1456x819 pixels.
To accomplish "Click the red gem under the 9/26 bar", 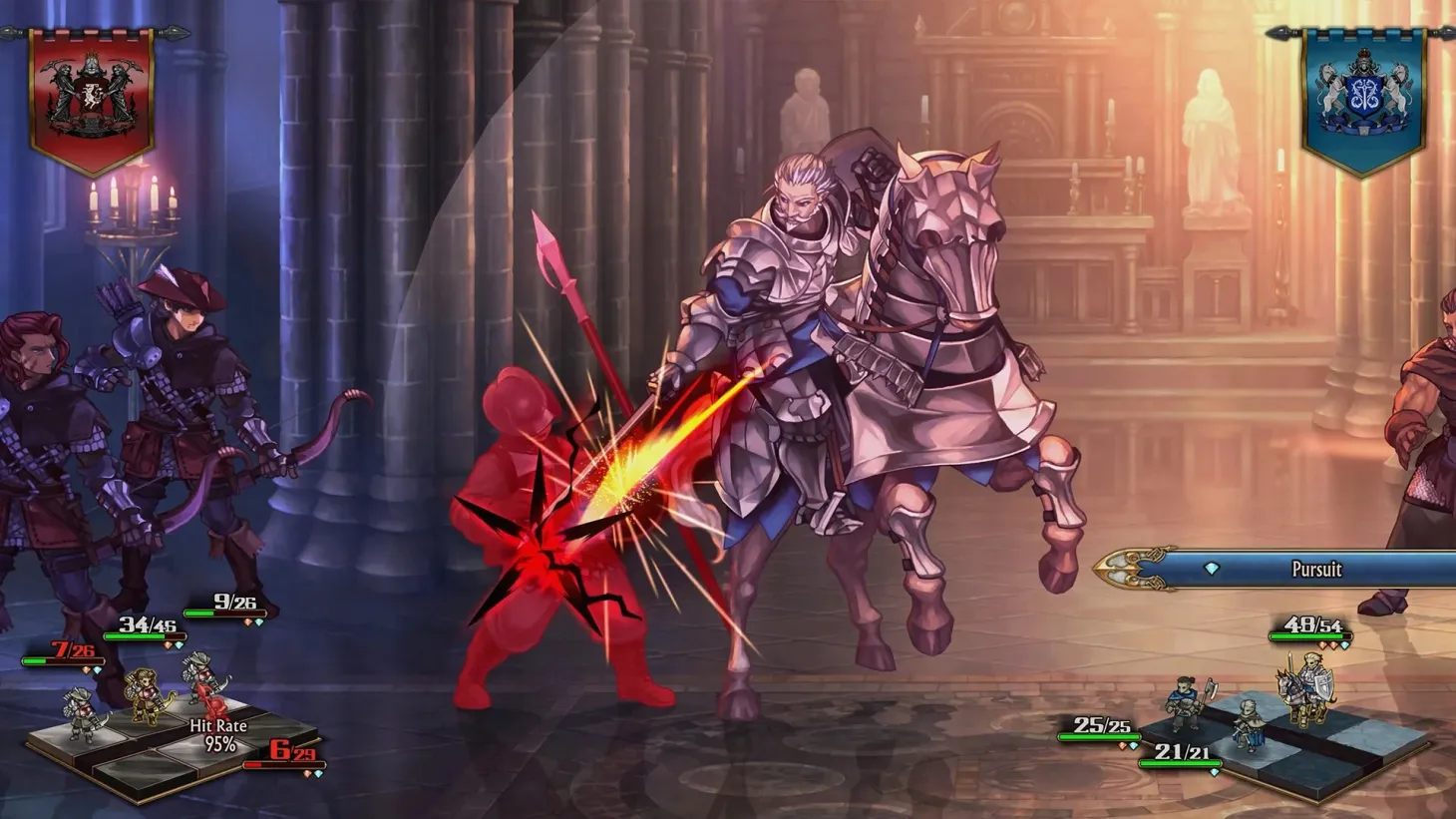I will (247, 621).
